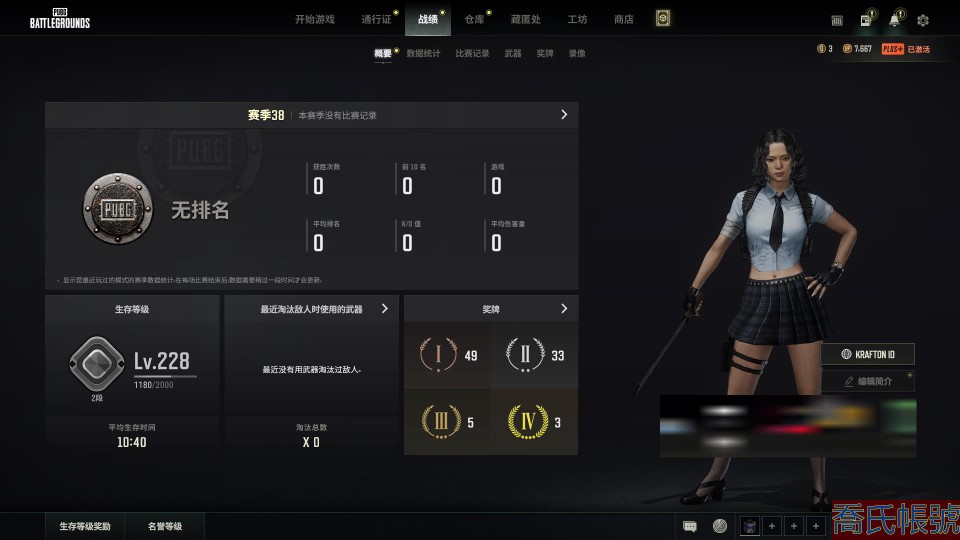Edit profile with 编辑简介 button
Image resolution: width=960 pixels, height=540 pixels.
pyautogui.click(x=868, y=381)
